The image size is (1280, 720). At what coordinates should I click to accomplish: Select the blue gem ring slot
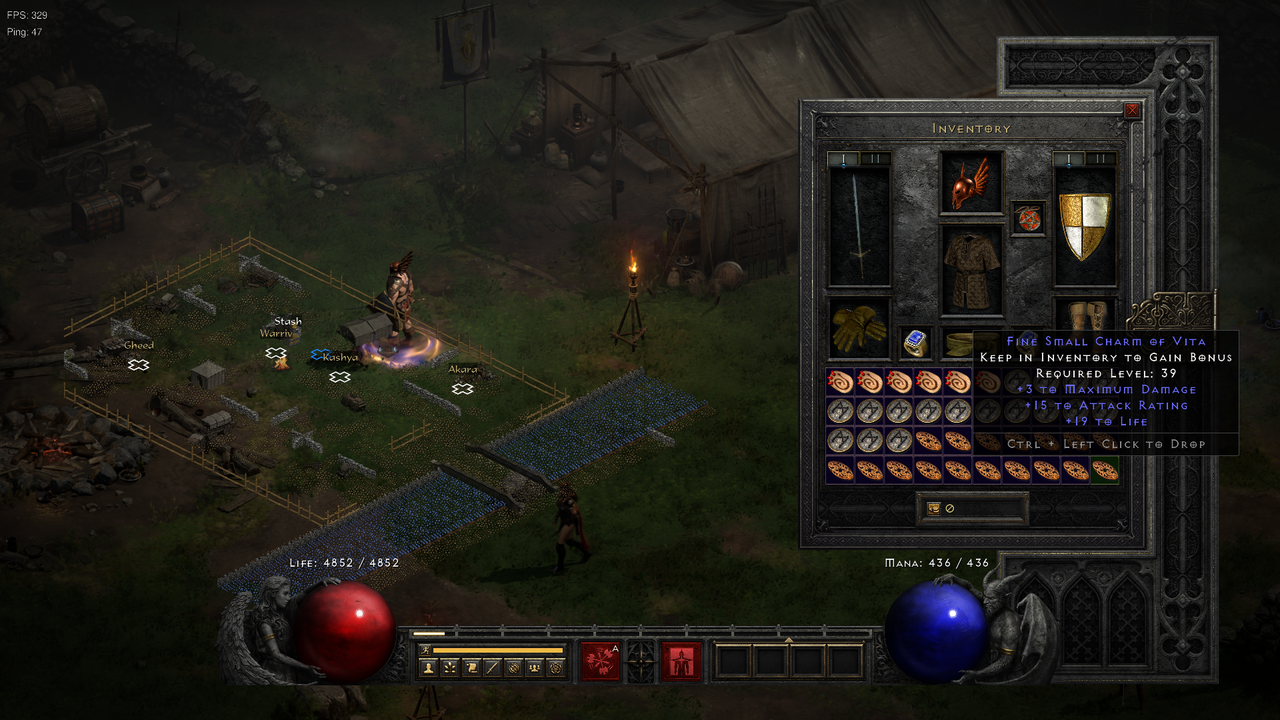(915, 342)
